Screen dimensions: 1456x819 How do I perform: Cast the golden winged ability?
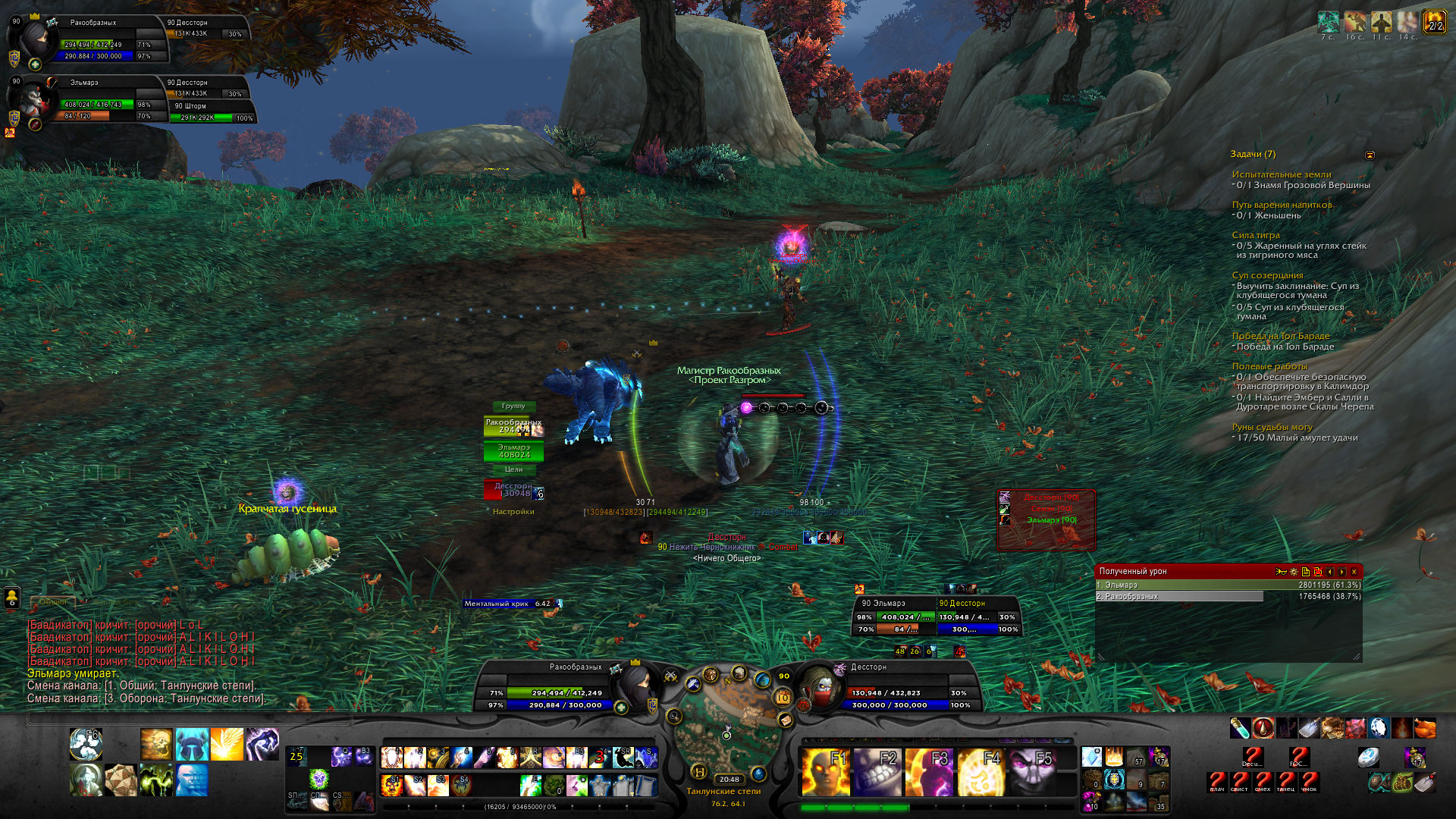[227, 744]
